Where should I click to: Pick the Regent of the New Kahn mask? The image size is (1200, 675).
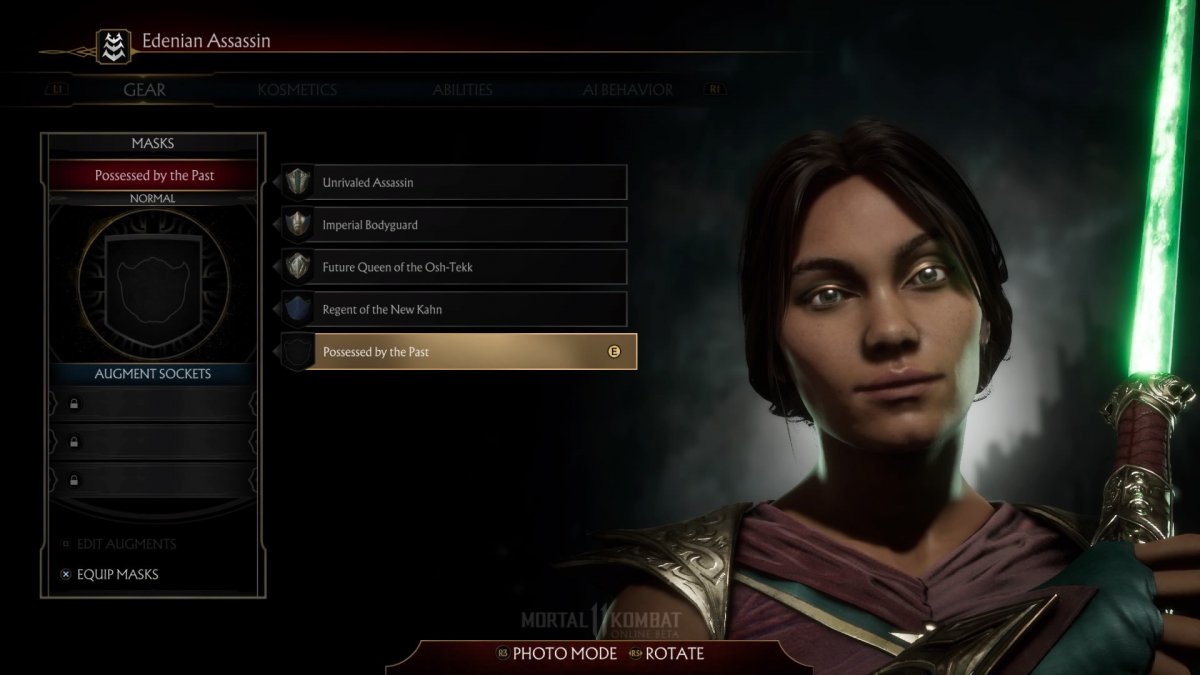point(454,309)
